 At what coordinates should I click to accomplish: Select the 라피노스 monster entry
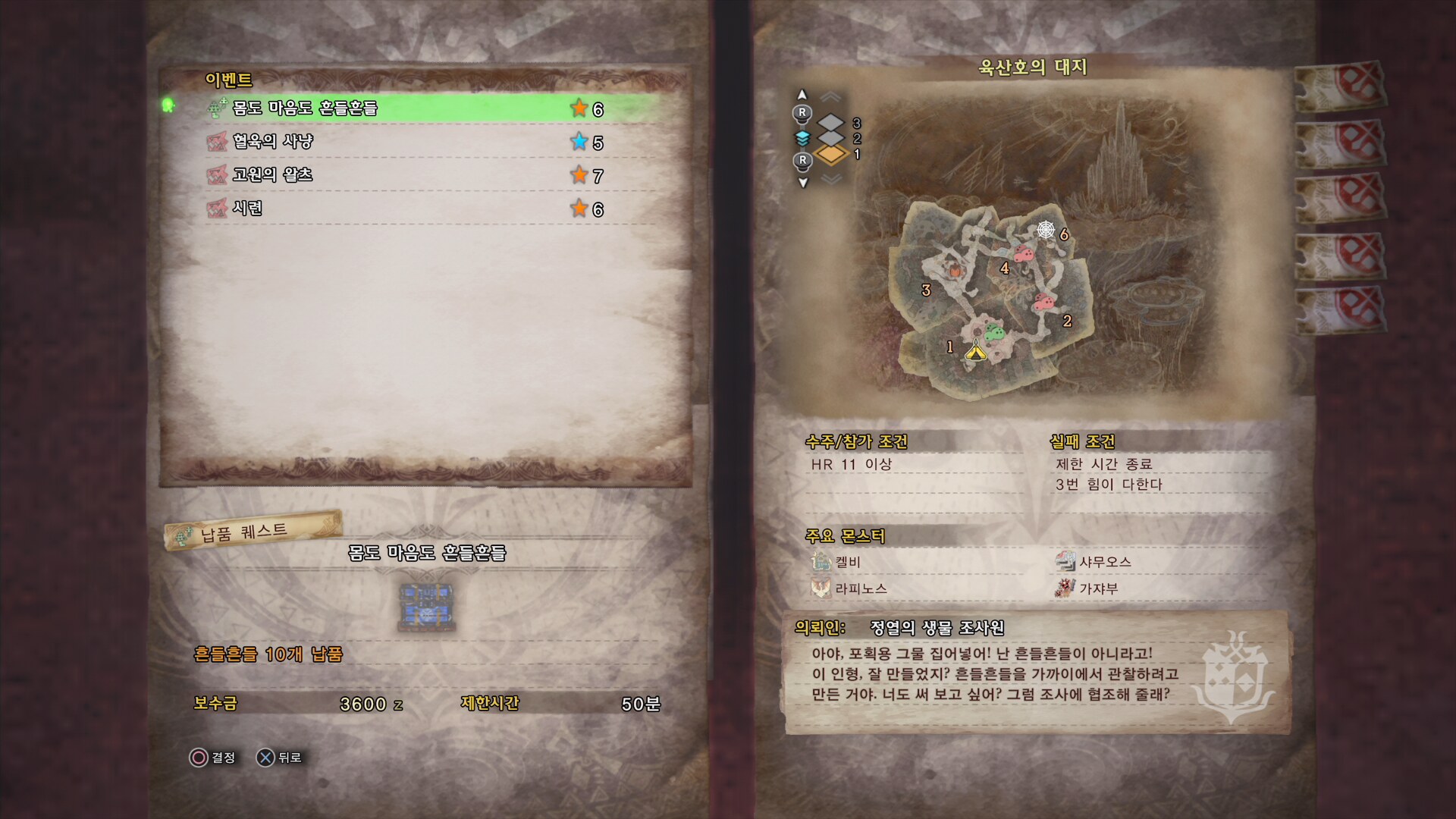click(x=859, y=588)
